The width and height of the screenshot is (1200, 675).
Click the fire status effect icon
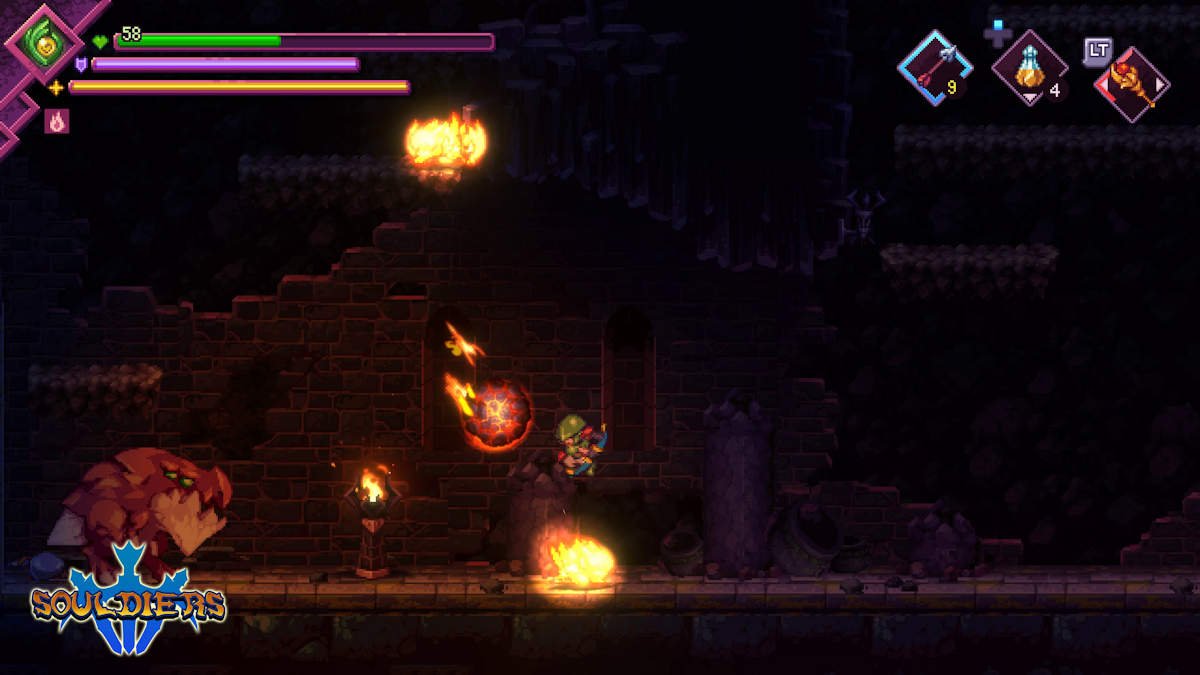[57, 122]
